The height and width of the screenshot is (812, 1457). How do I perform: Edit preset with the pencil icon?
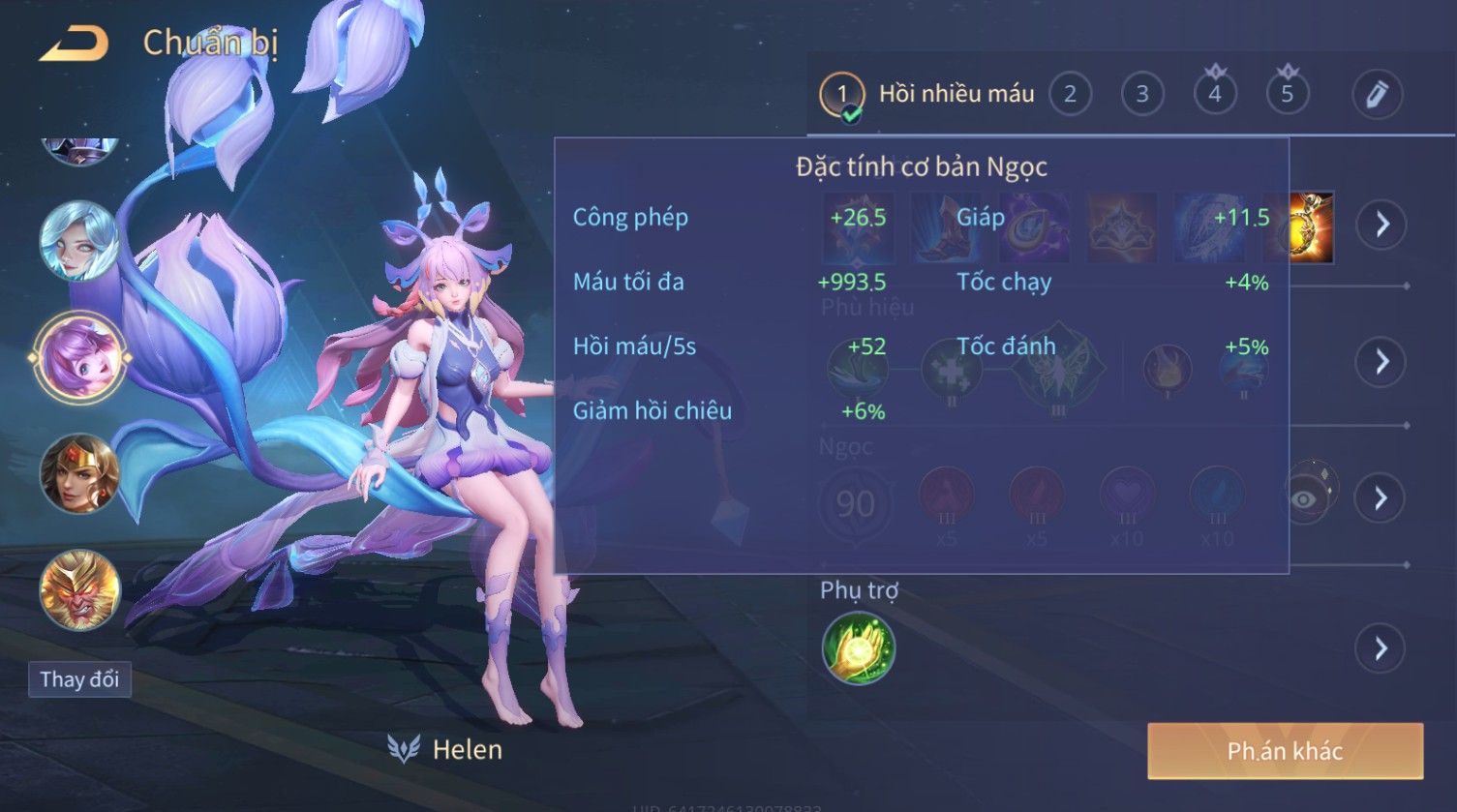click(1377, 94)
